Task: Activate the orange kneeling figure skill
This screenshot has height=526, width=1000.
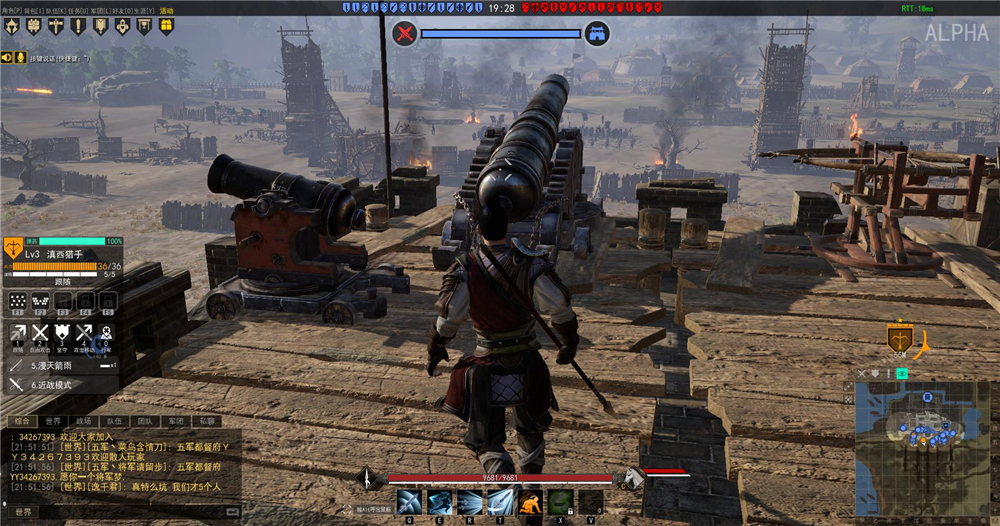Action: tap(530, 501)
